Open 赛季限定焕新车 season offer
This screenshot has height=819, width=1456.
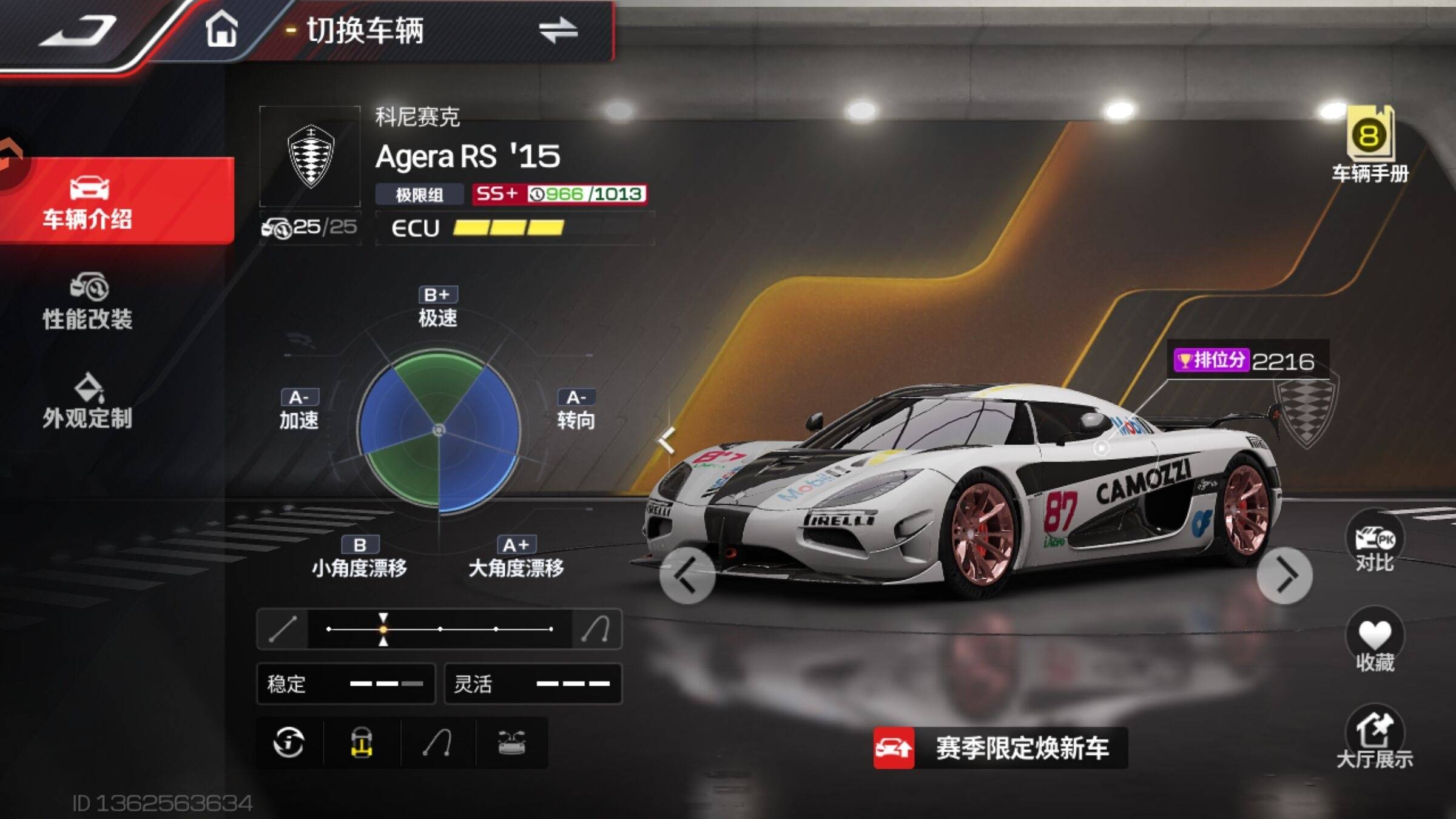1001,747
